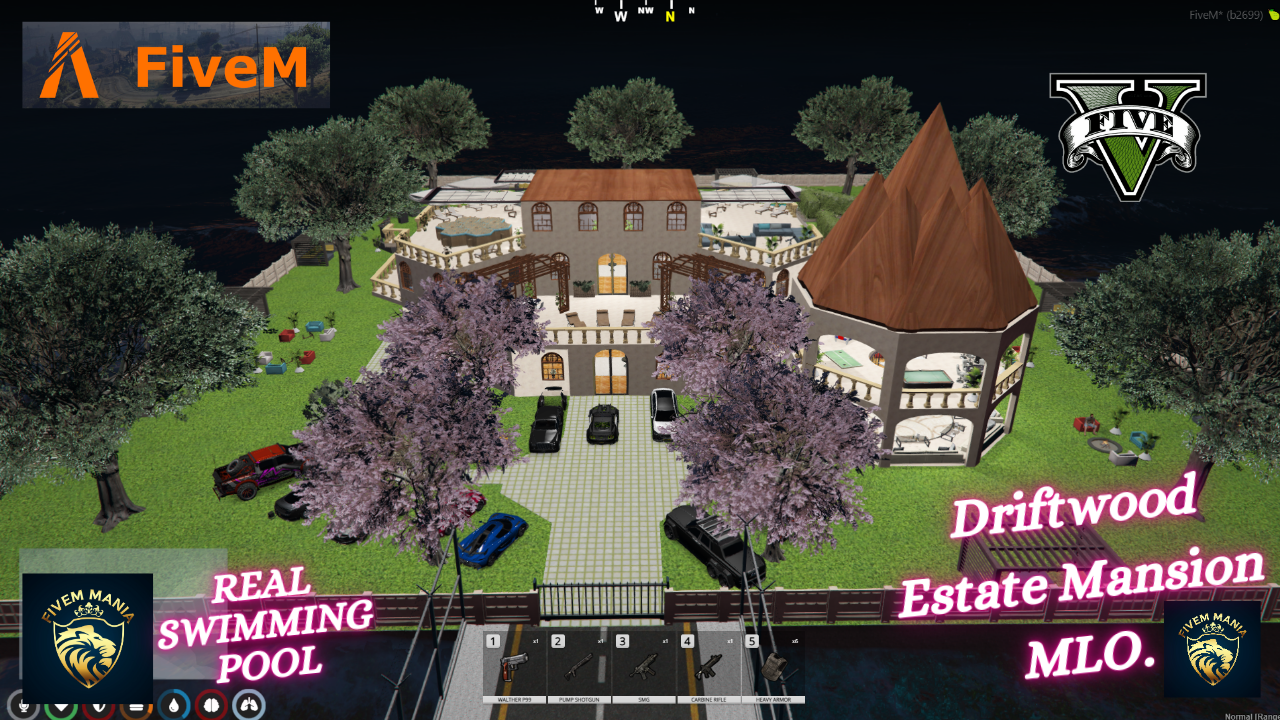Click the green arrow status indicator
This screenshot has height=720, width=1280.
tap(61, 706)
